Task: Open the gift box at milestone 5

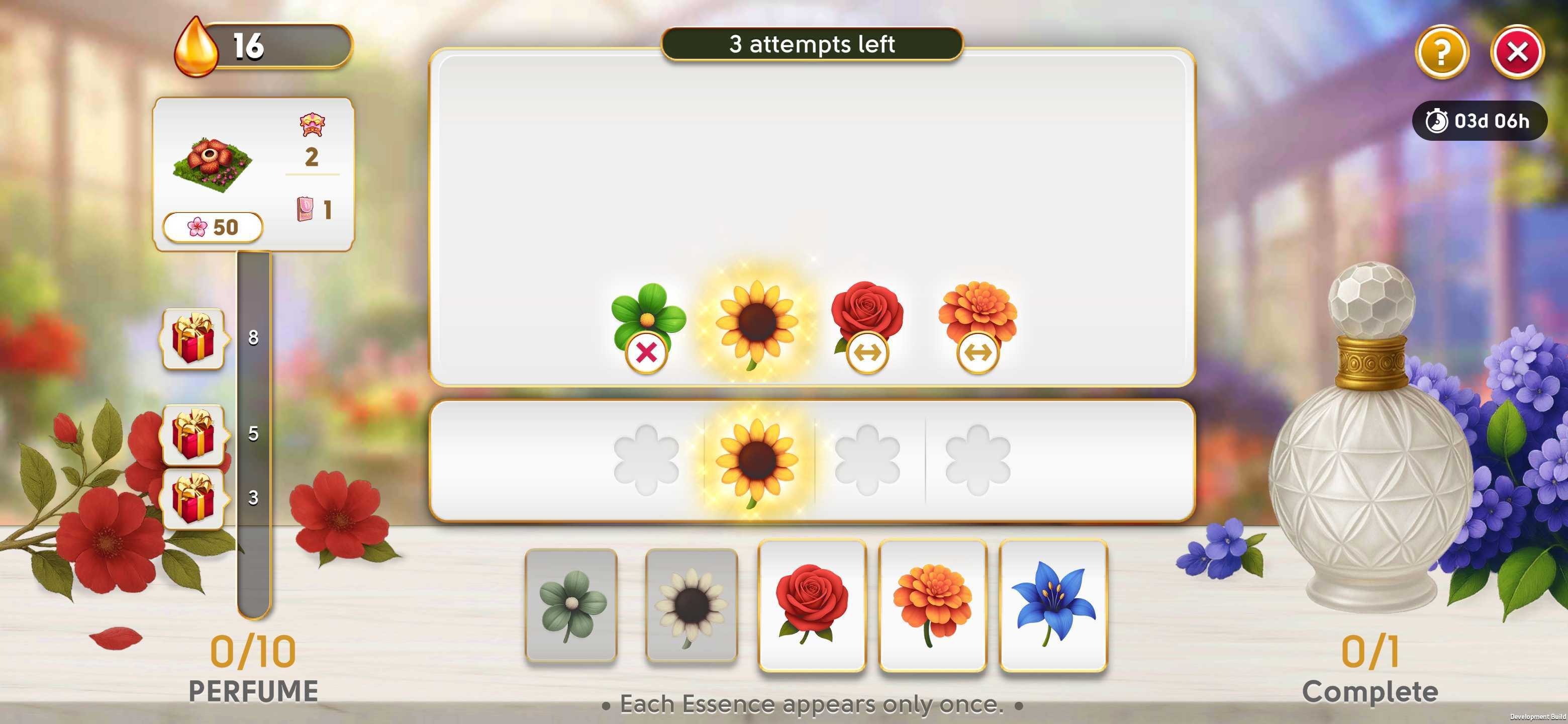Action: tap(193, 435)
